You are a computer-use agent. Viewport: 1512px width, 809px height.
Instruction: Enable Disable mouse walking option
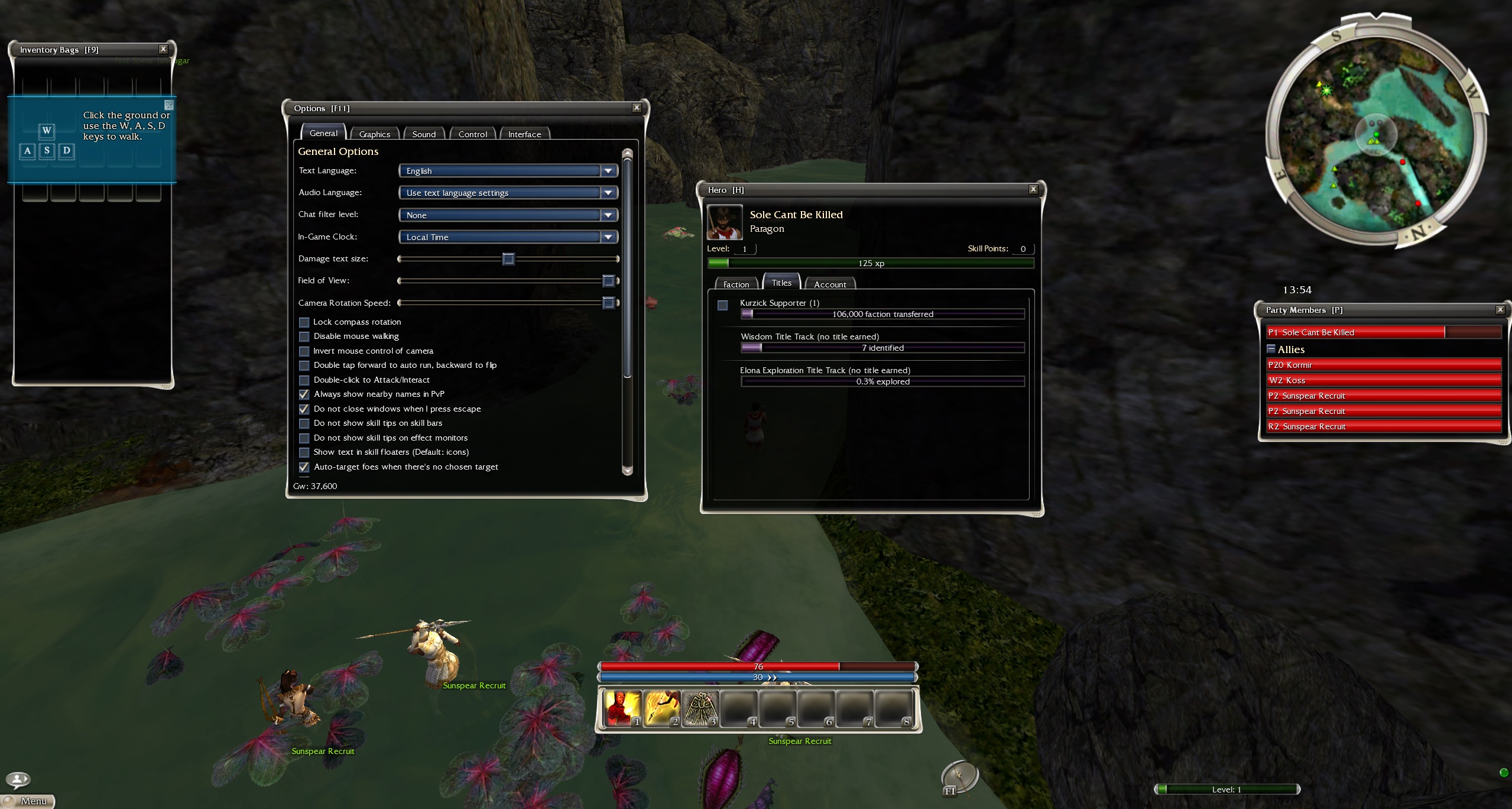(x=304, y=336)
